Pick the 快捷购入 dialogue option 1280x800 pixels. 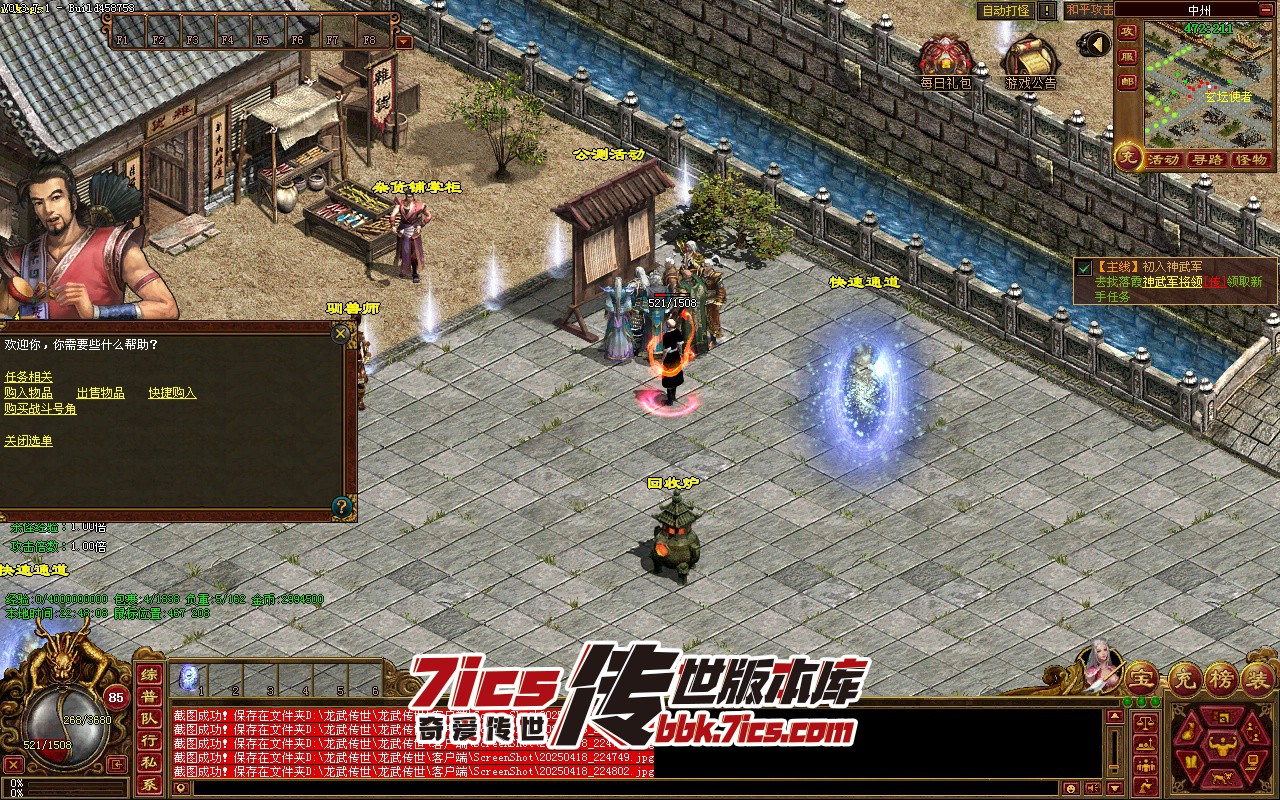pos(172,393)
